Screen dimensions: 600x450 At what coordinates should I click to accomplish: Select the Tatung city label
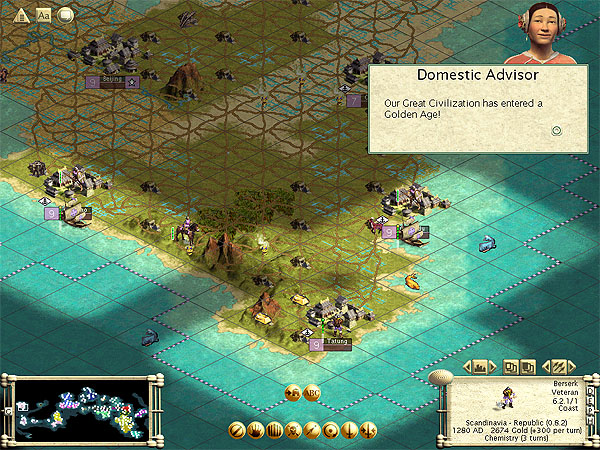coord(338,341)
